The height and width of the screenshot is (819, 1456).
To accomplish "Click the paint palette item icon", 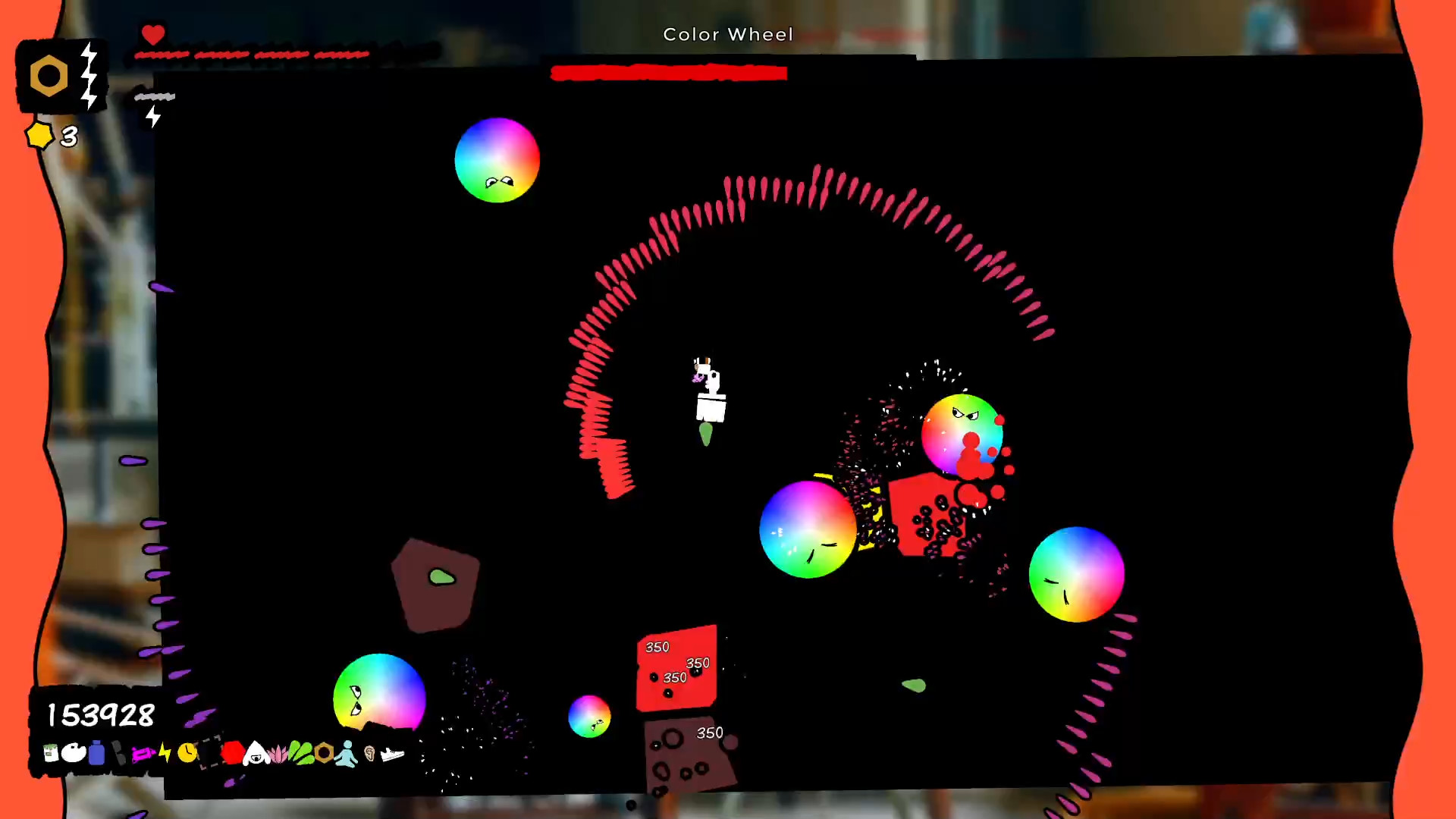I will (x=74, y=752).
